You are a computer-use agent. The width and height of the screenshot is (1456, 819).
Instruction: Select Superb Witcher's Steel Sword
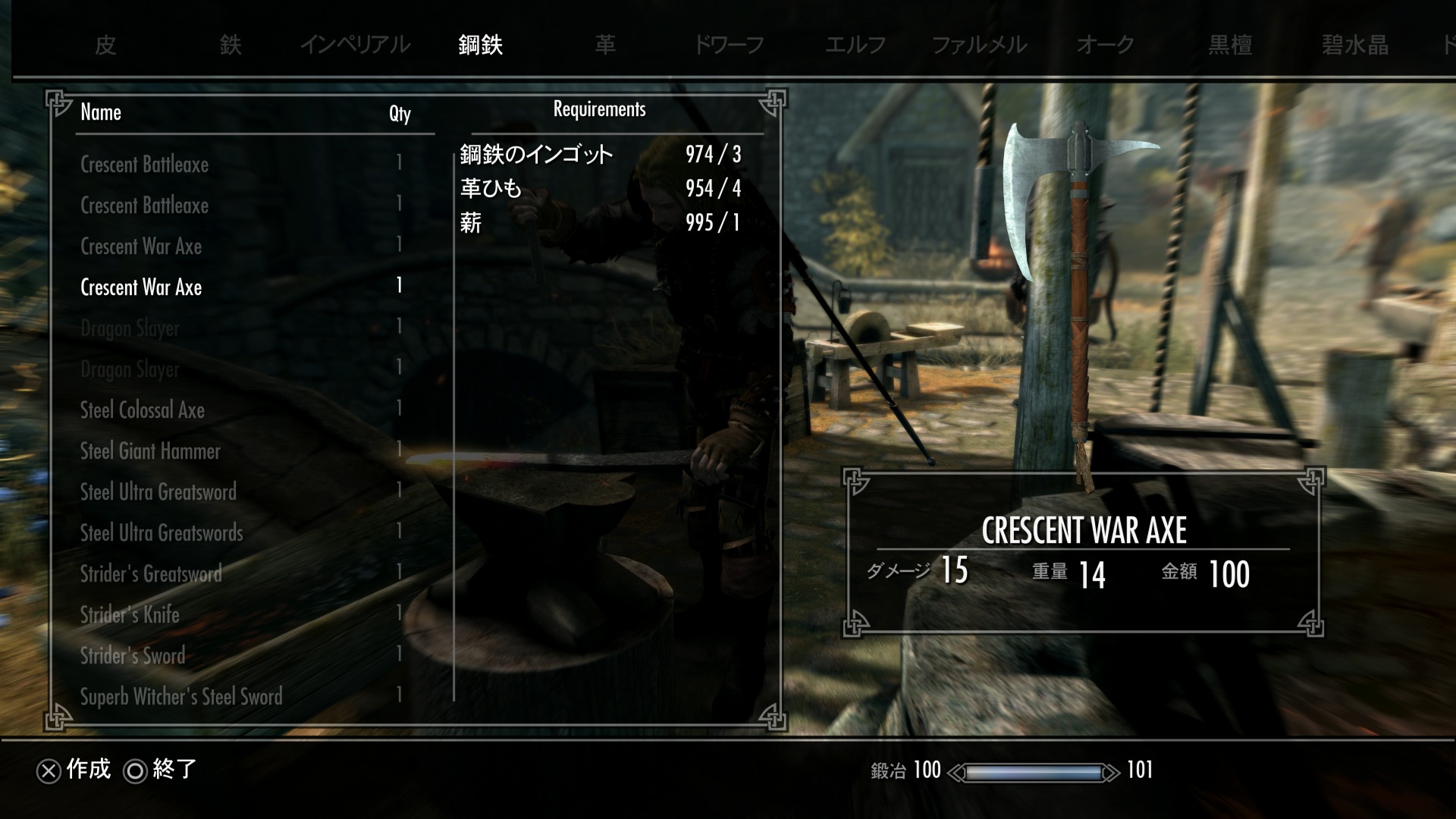point(181,697)
